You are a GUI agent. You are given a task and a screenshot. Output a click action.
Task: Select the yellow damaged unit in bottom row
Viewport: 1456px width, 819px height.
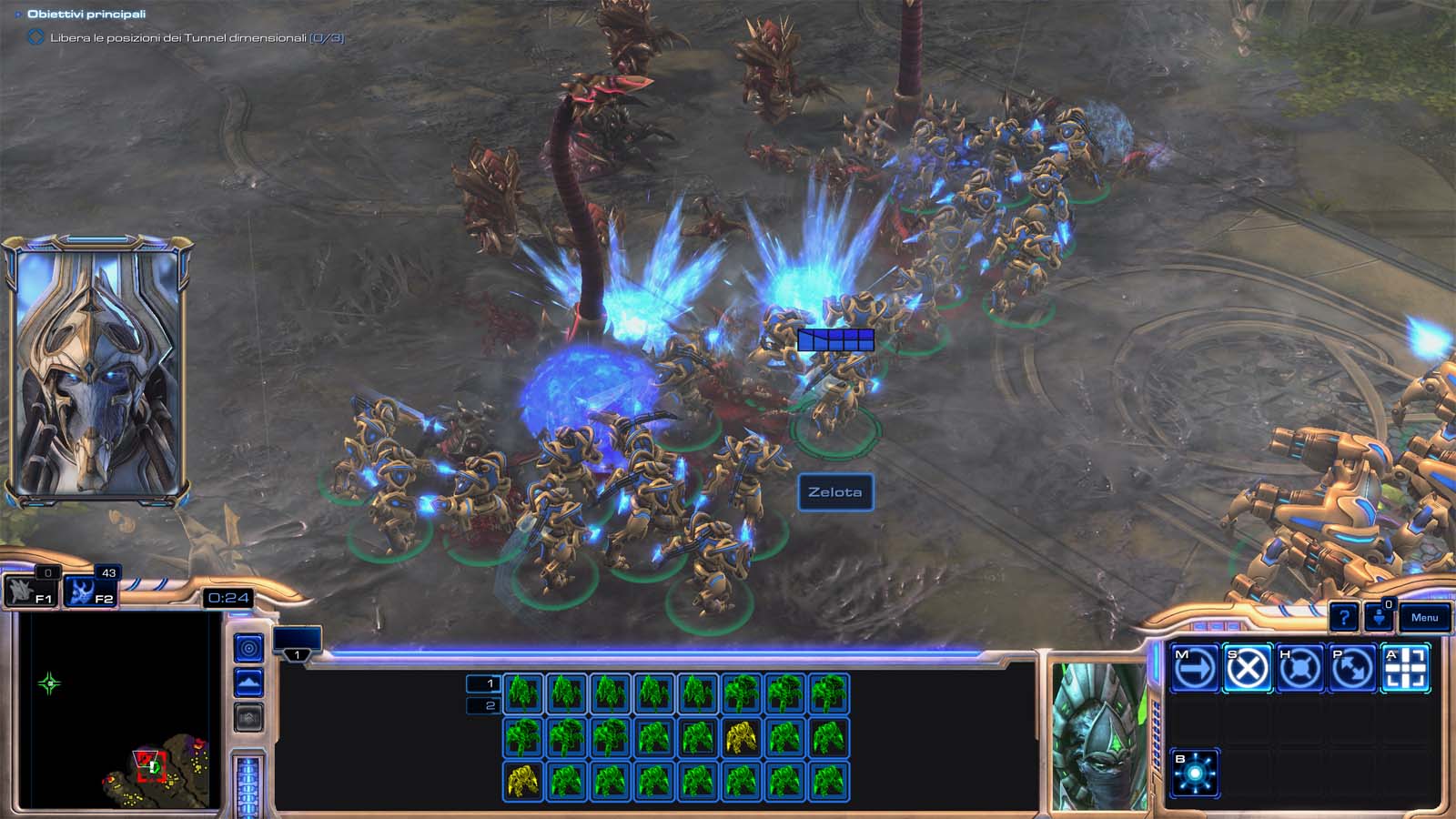(523, 781)
